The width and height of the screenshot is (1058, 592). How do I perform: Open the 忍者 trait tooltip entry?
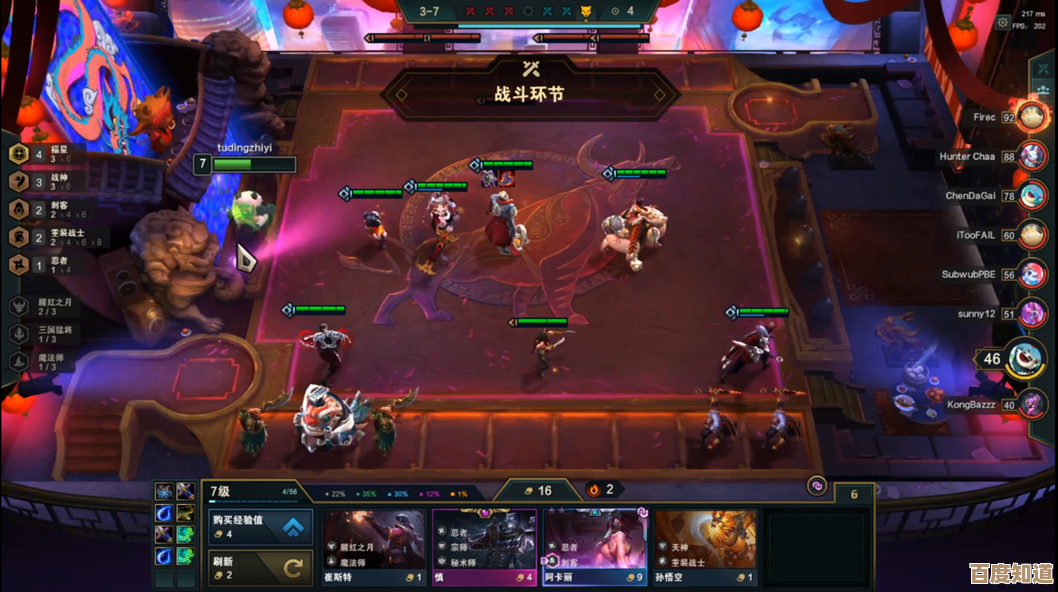click(x=45, y=265)
